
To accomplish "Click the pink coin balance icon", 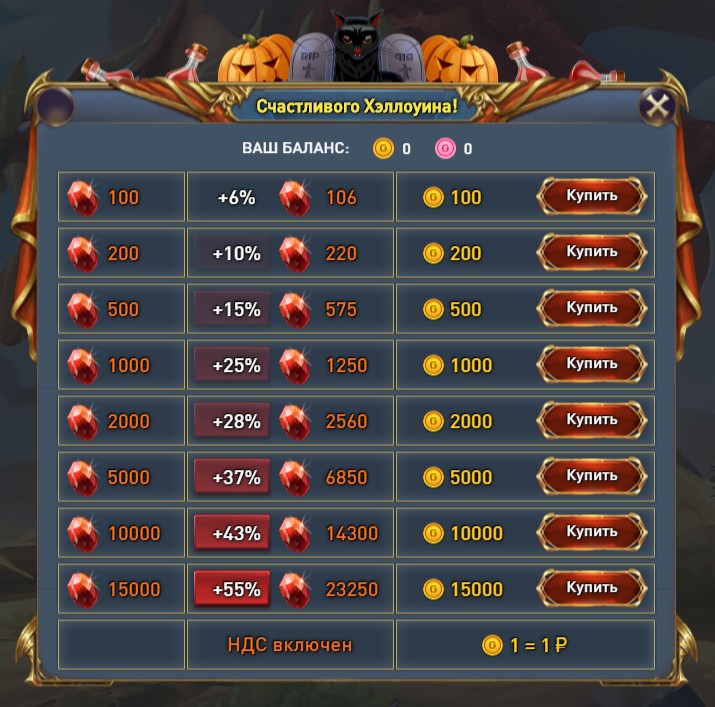I will pyautogui.click(x=445, y=149).
